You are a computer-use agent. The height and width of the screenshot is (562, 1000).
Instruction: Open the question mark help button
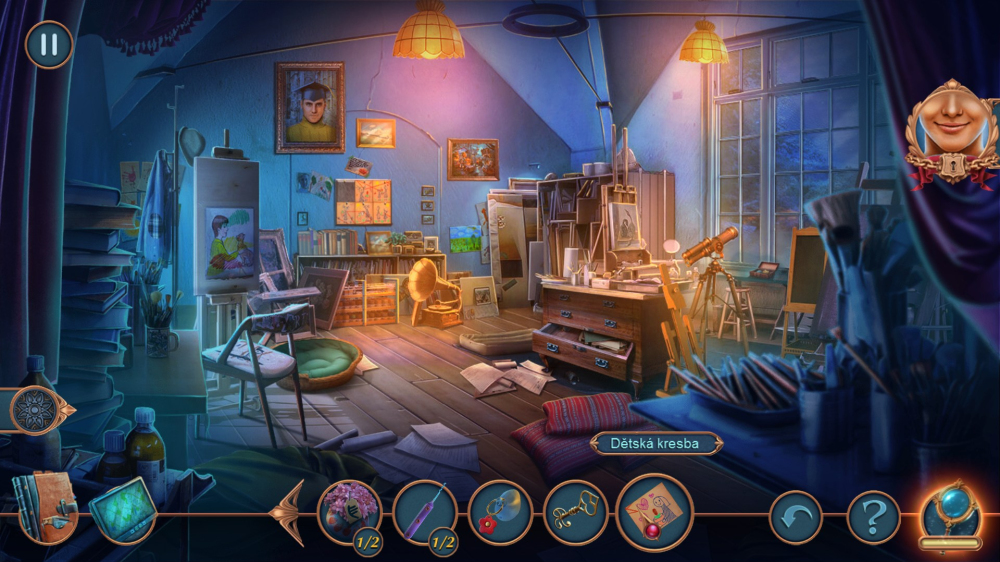[873, 517]
